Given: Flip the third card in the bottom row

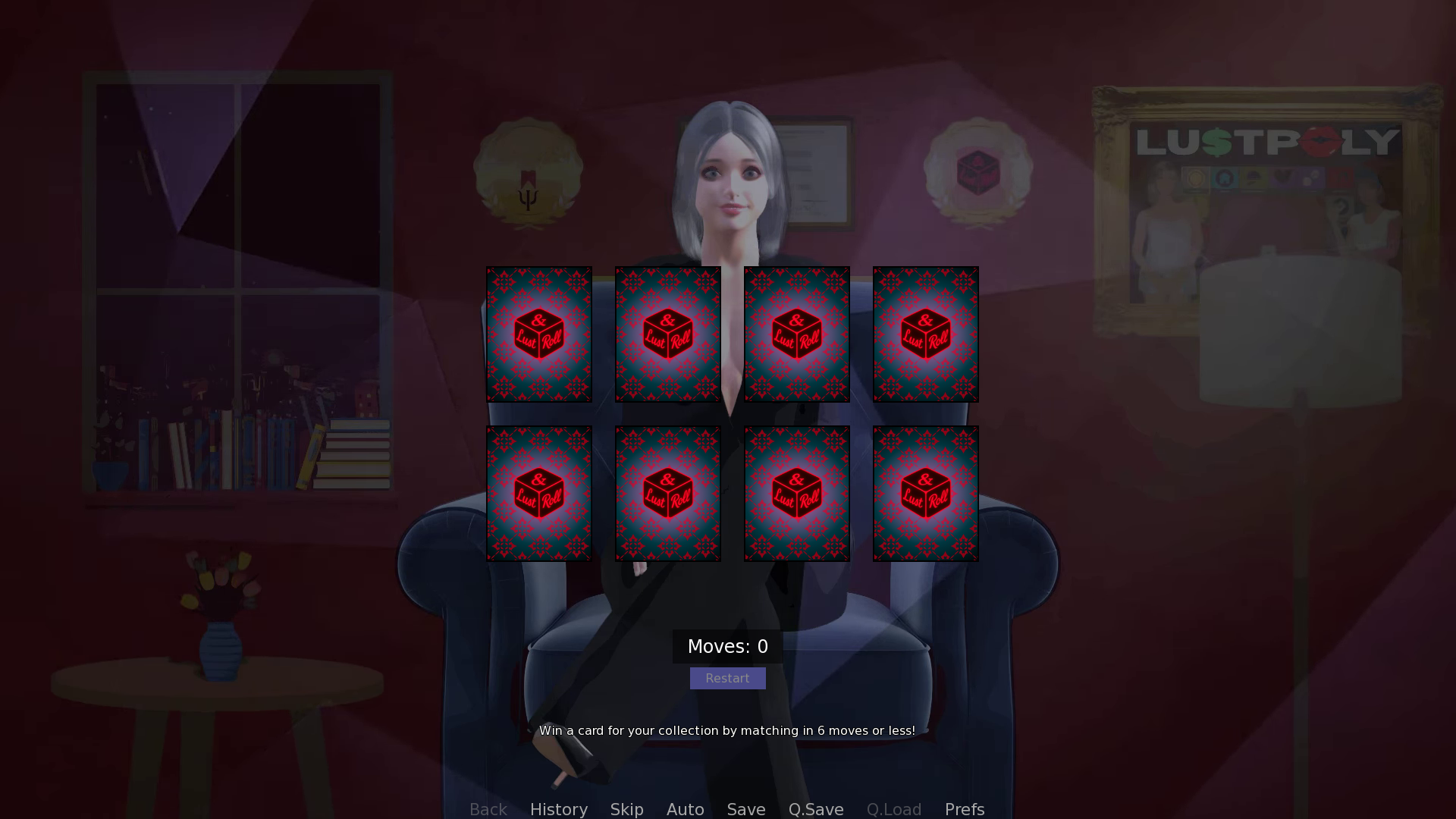Looking at the screenshot, I should tap(797, 493).
